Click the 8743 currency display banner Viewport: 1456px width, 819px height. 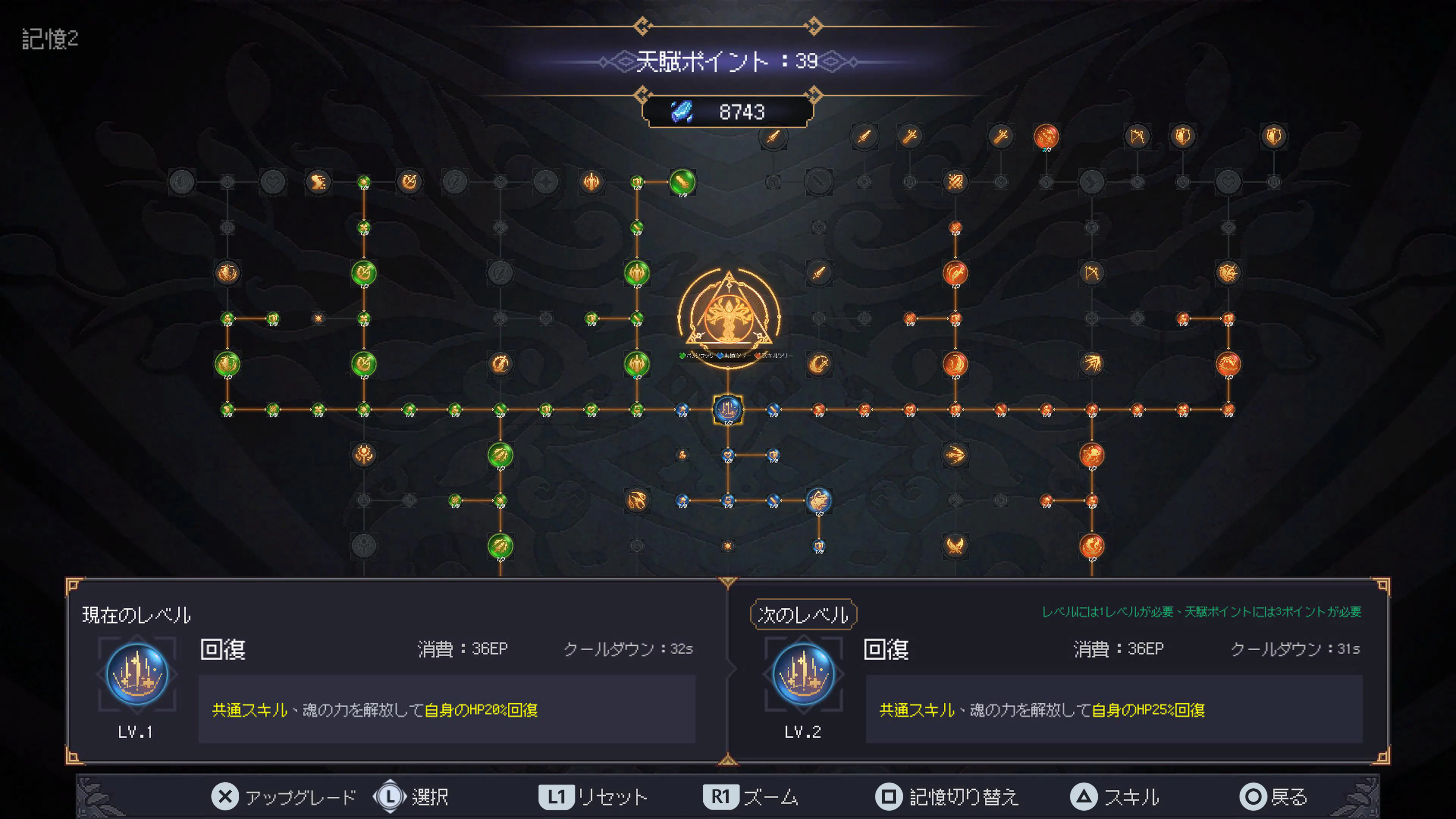pos(730,111)
